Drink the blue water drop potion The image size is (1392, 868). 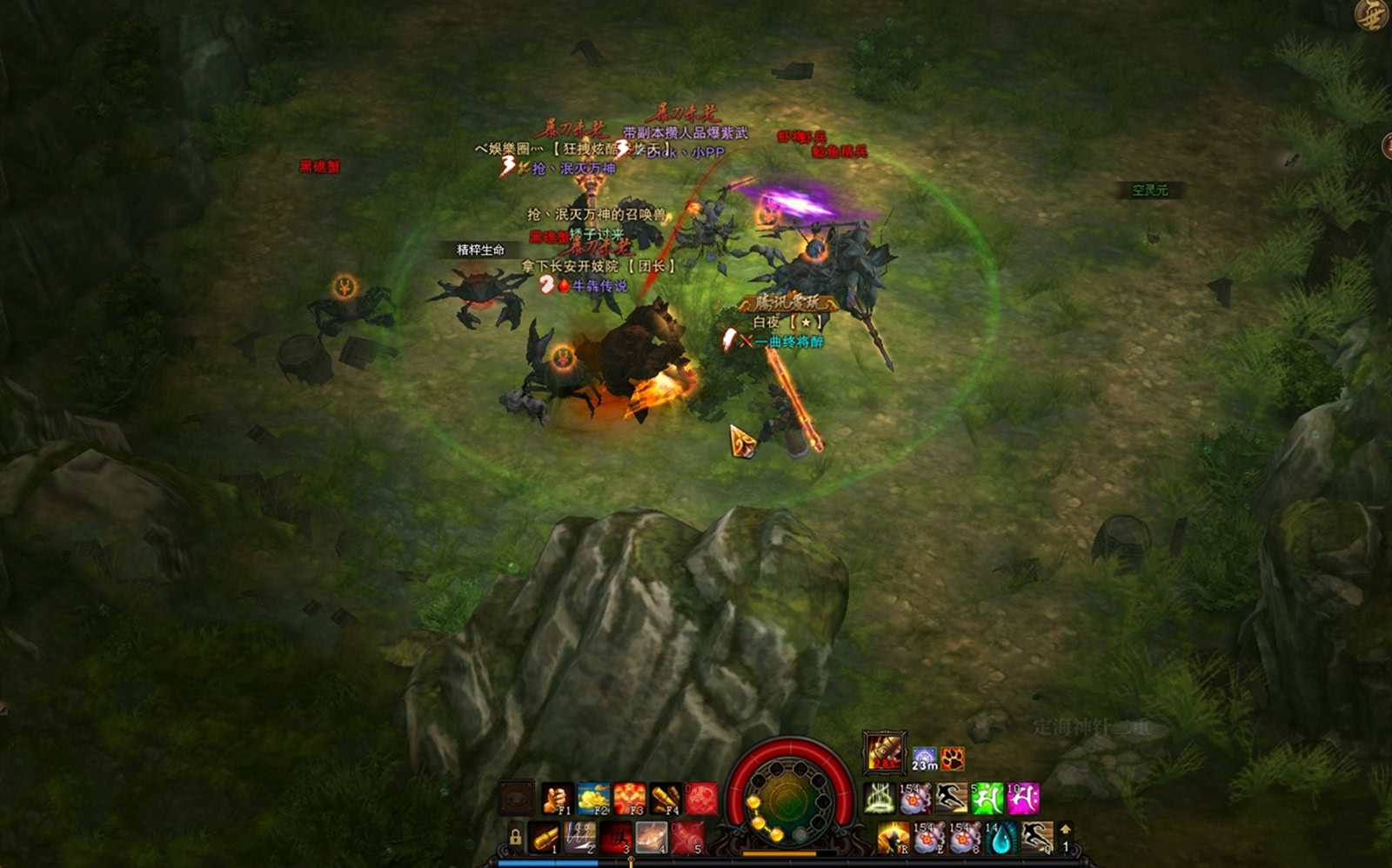point(1000,838)
